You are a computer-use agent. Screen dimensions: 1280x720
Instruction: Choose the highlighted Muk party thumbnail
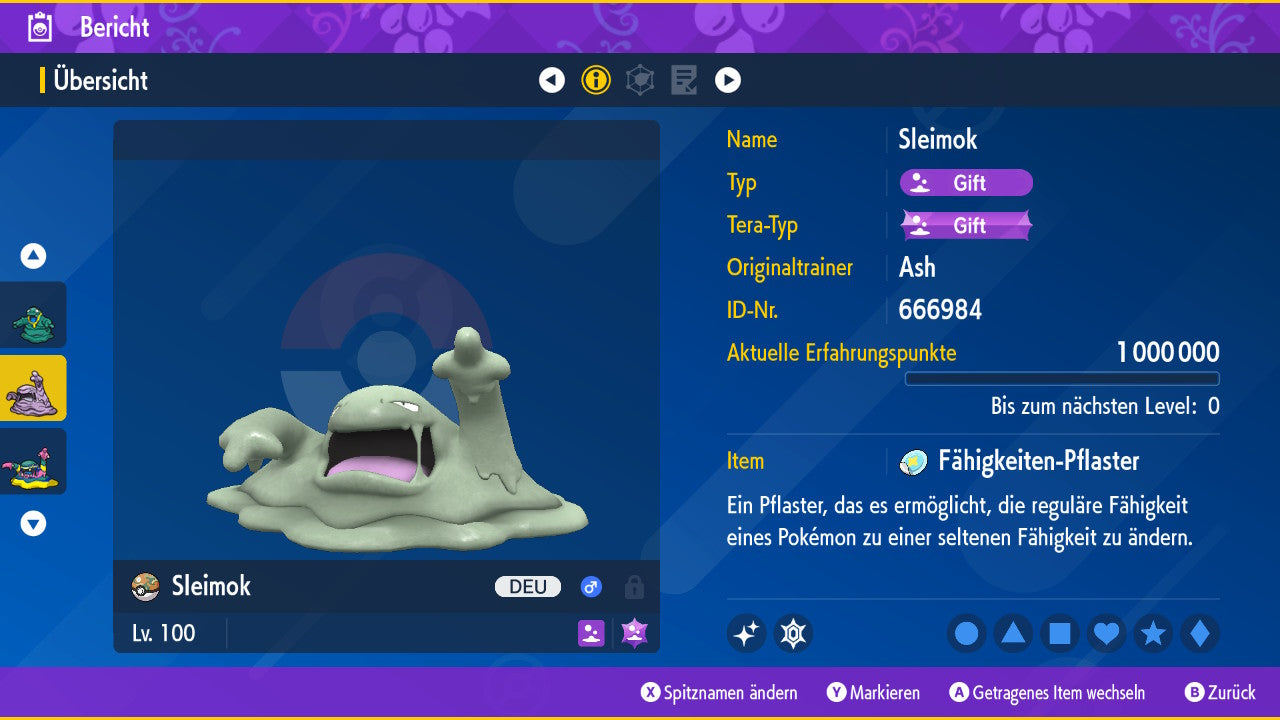click(33, 388)
